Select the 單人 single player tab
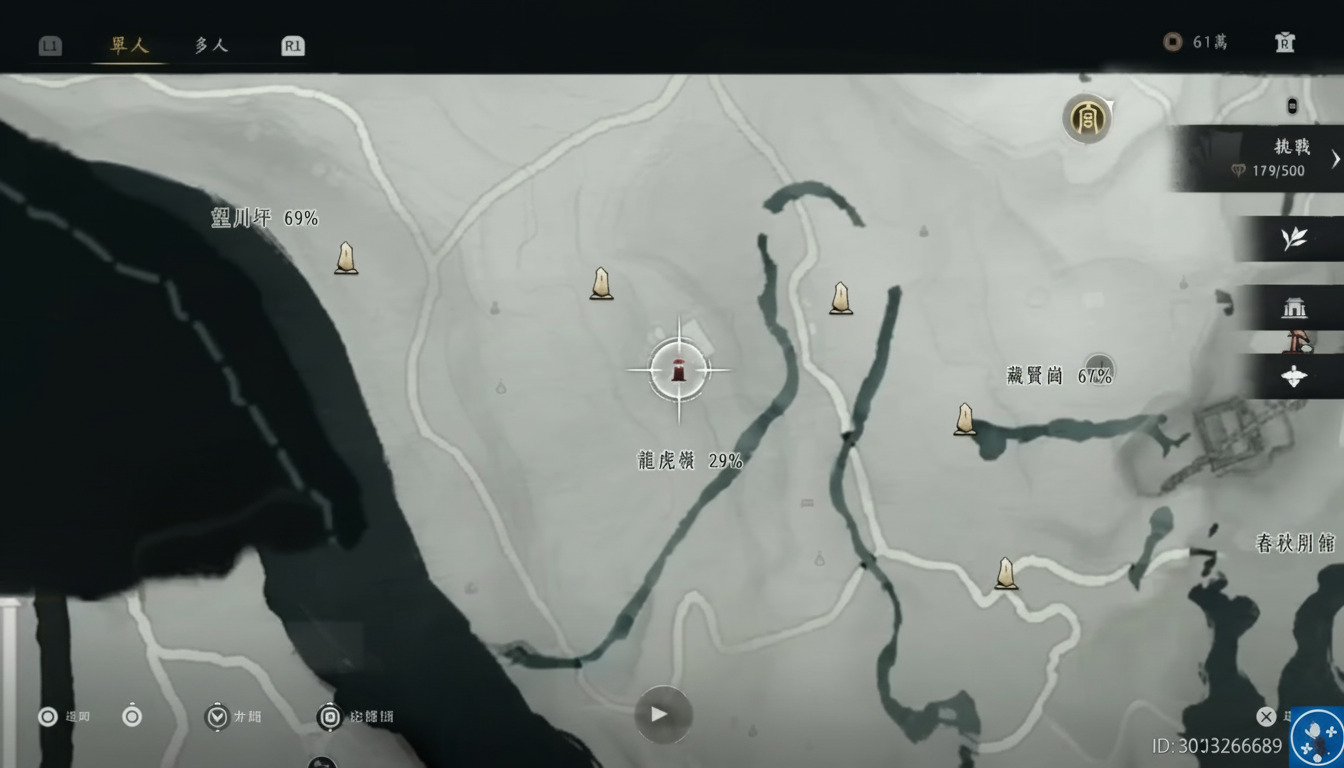The width and height of the screenshot is (1344, 768). pos(128,45)
